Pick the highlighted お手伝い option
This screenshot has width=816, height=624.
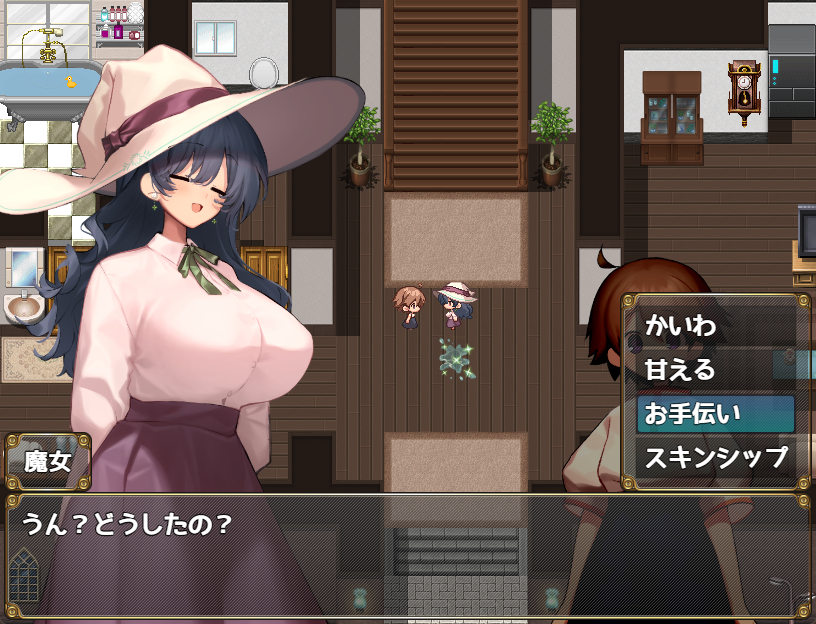click(715, 414)
